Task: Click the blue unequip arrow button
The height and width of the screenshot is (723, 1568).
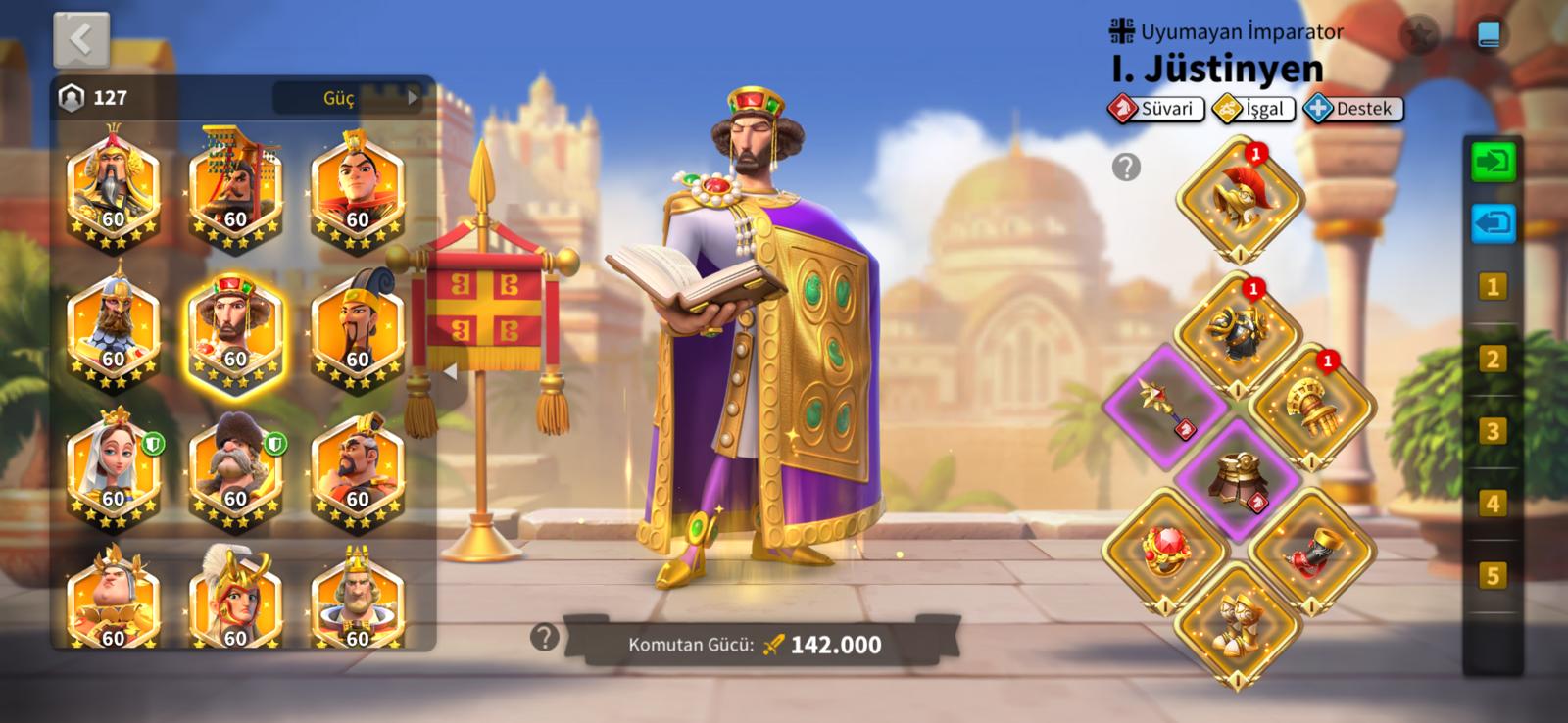Action: pos(1493,223)
